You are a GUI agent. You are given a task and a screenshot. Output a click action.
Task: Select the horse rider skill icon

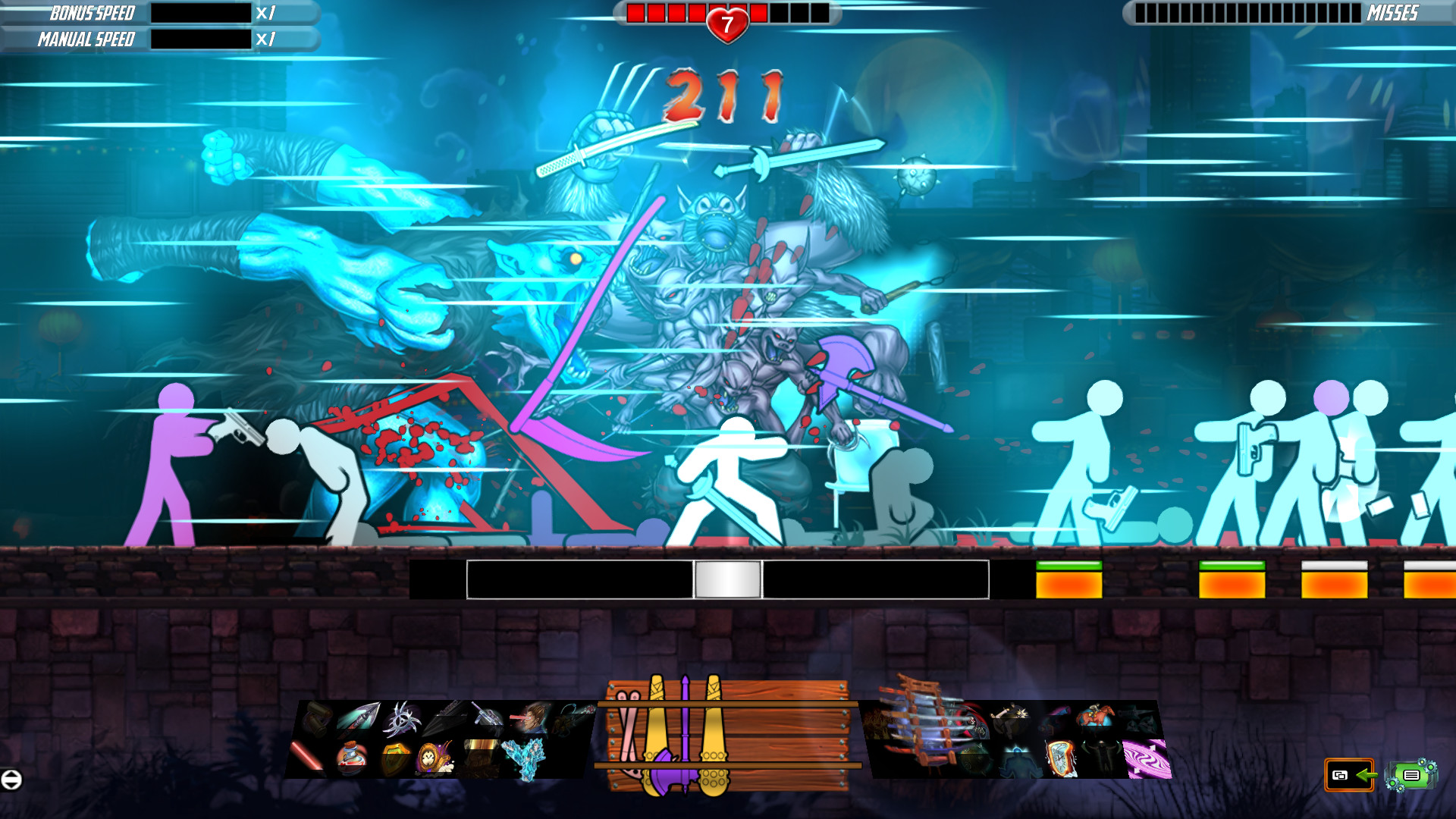coord(1094,716)
